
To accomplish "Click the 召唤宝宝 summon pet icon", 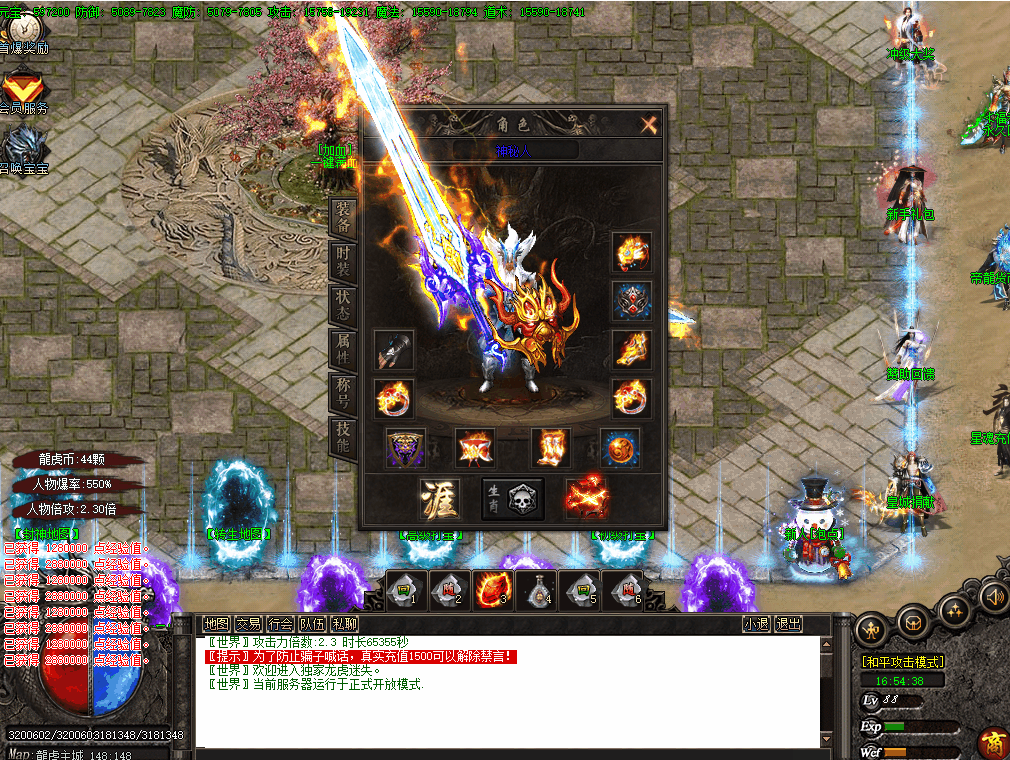I will 24,148.
